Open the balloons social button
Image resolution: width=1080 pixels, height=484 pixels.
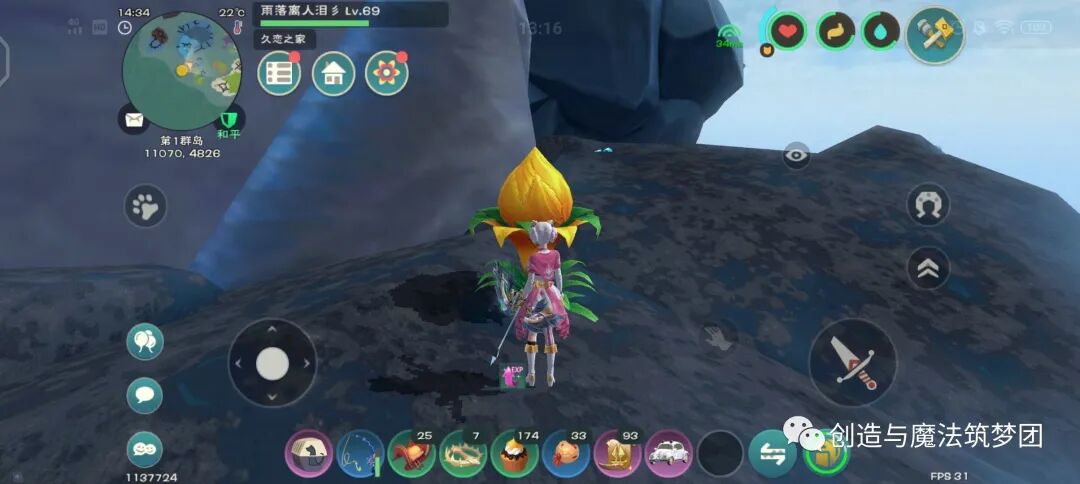pyautogui.click(x=145, y=342)
